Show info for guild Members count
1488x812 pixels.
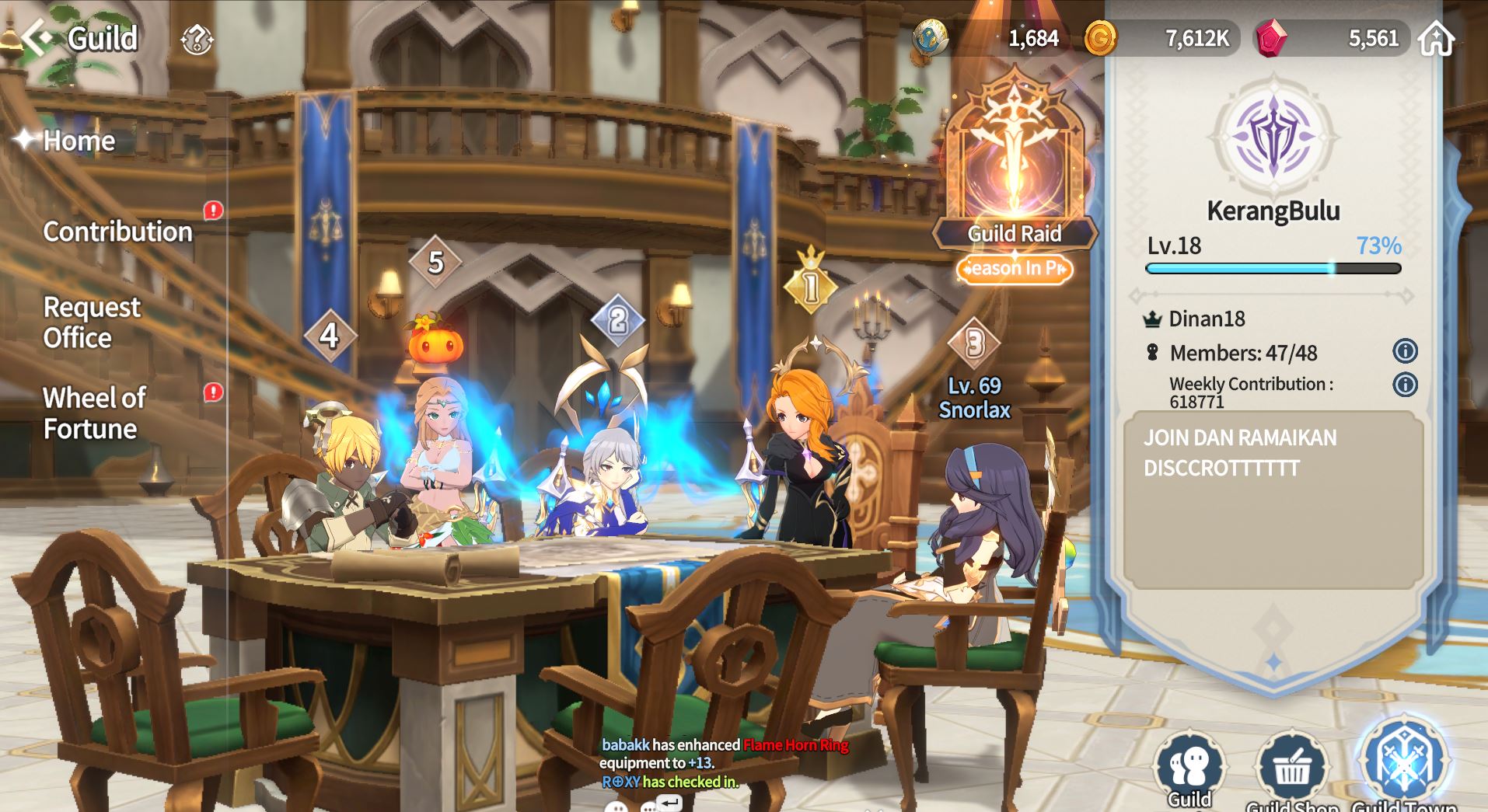tap(1405, 352)
